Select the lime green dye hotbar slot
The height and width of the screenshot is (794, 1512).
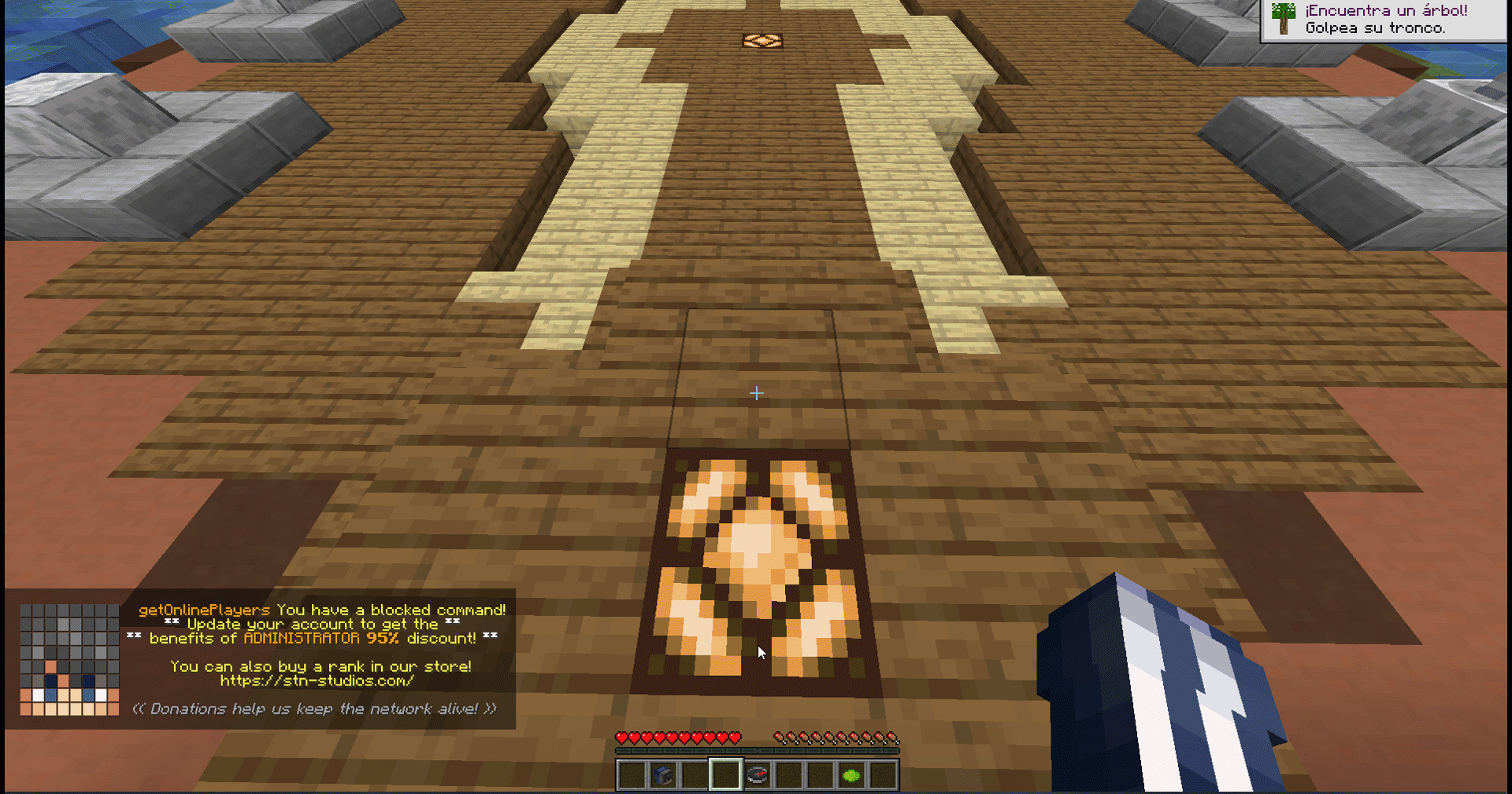pyautogui.click(x=851, y=776)
